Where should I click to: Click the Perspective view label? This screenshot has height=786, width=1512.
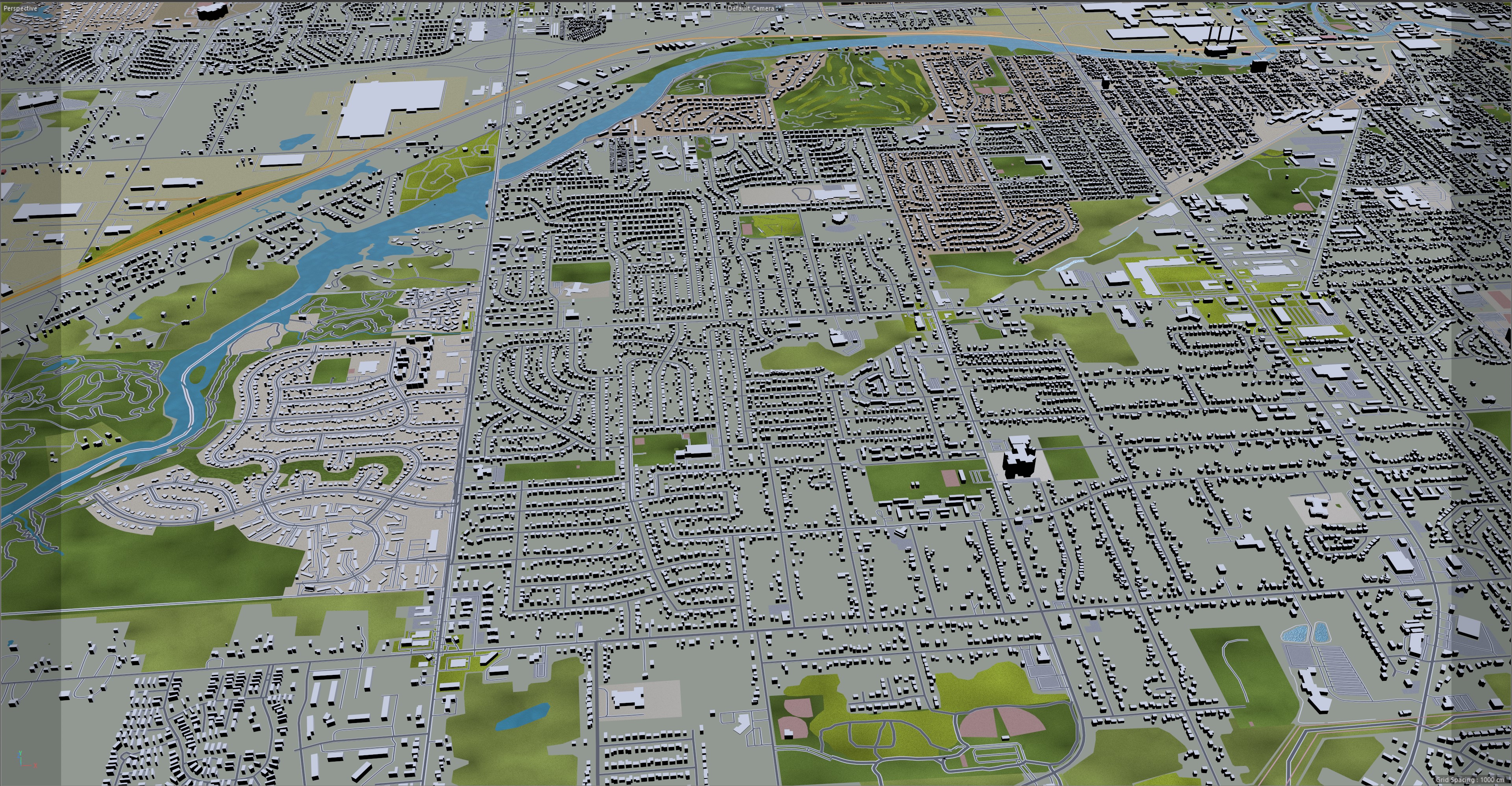coord(20,8)
